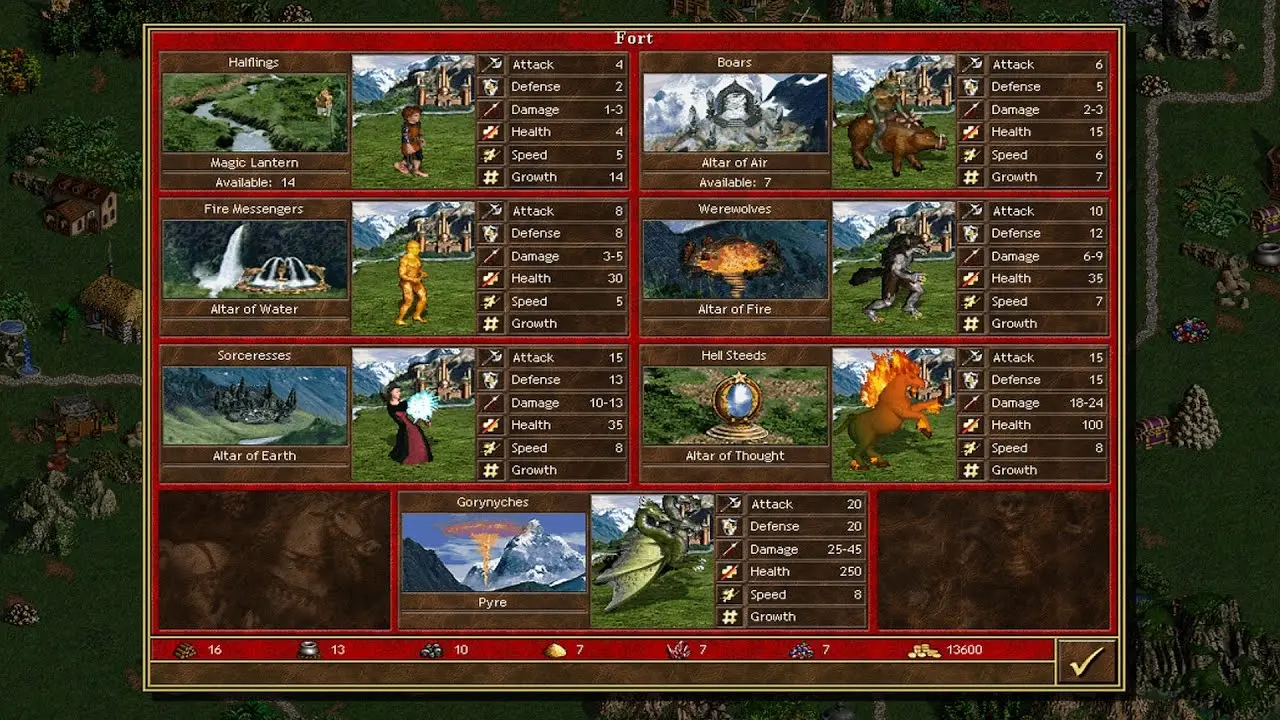Select the Sorceresses creature portrait
The height and width of the screenshot is (720, 1280).
(413, 414)
